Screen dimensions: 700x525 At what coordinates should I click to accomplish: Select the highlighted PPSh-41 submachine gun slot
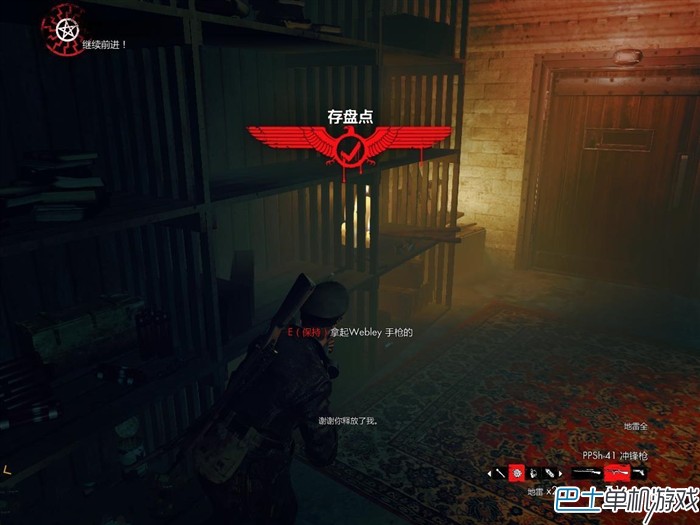617,472
